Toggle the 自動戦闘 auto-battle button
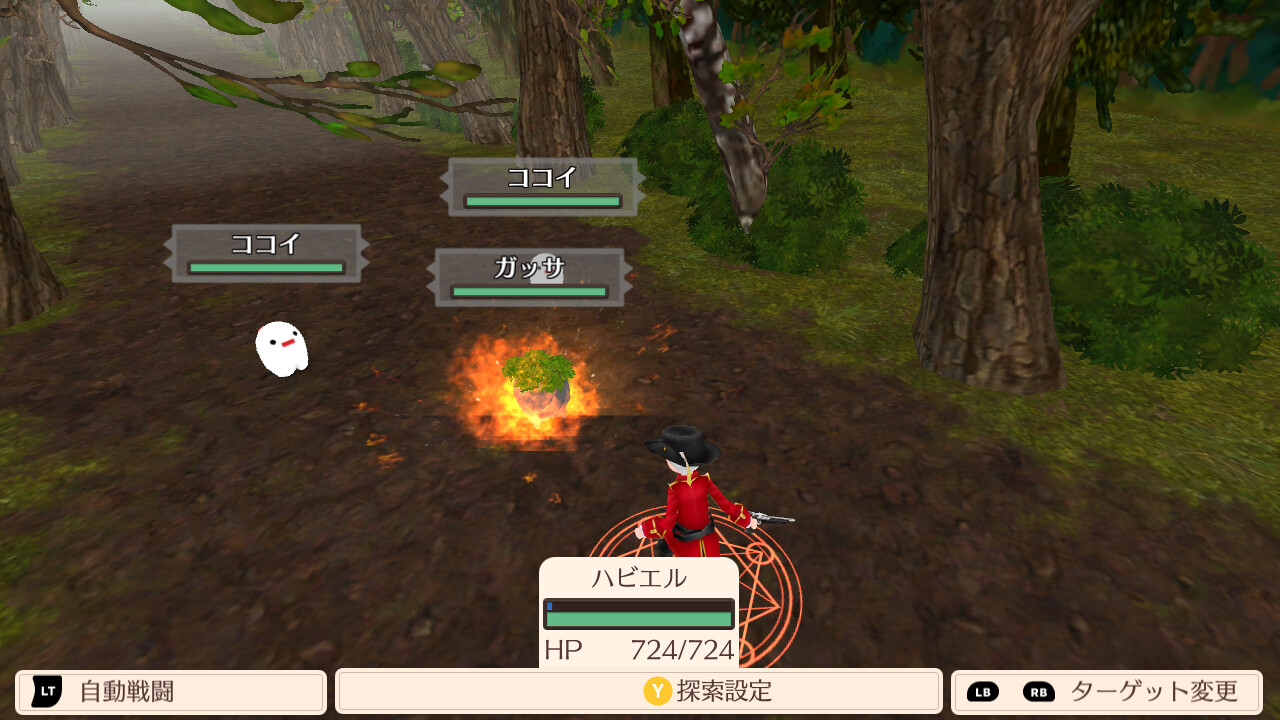 pyautogui.click(x=171, y=692)
